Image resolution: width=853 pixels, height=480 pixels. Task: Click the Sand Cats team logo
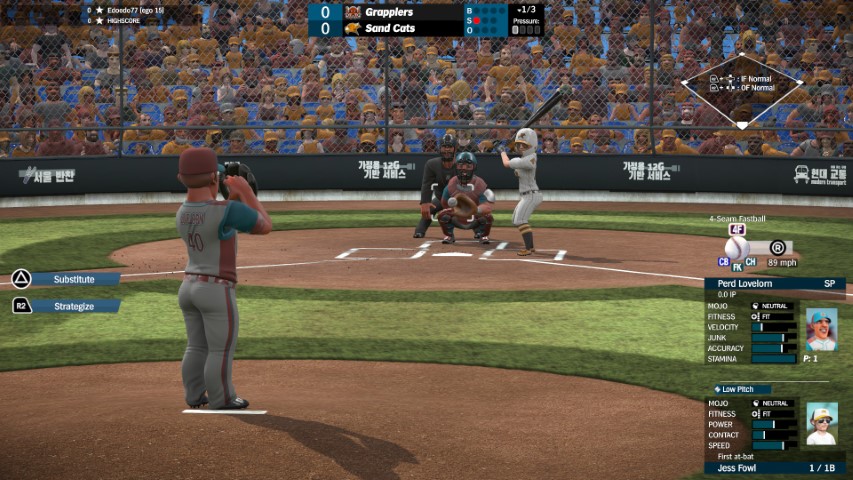352,28
